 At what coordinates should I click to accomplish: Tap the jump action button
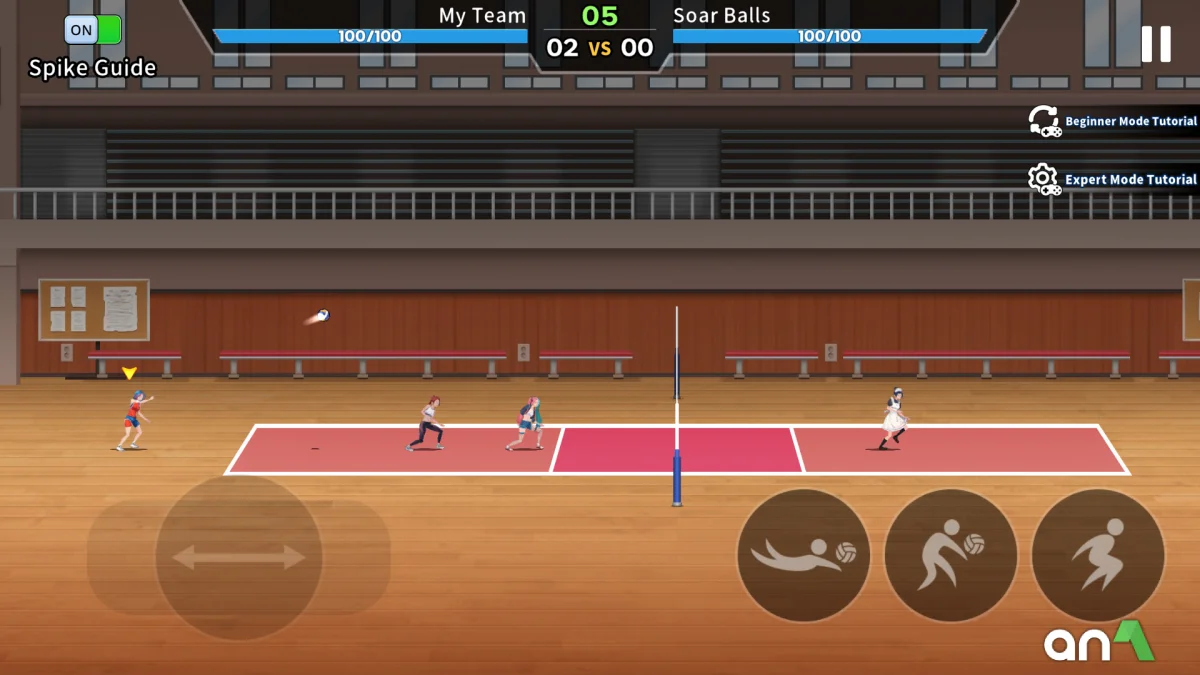click(1098, 555)
